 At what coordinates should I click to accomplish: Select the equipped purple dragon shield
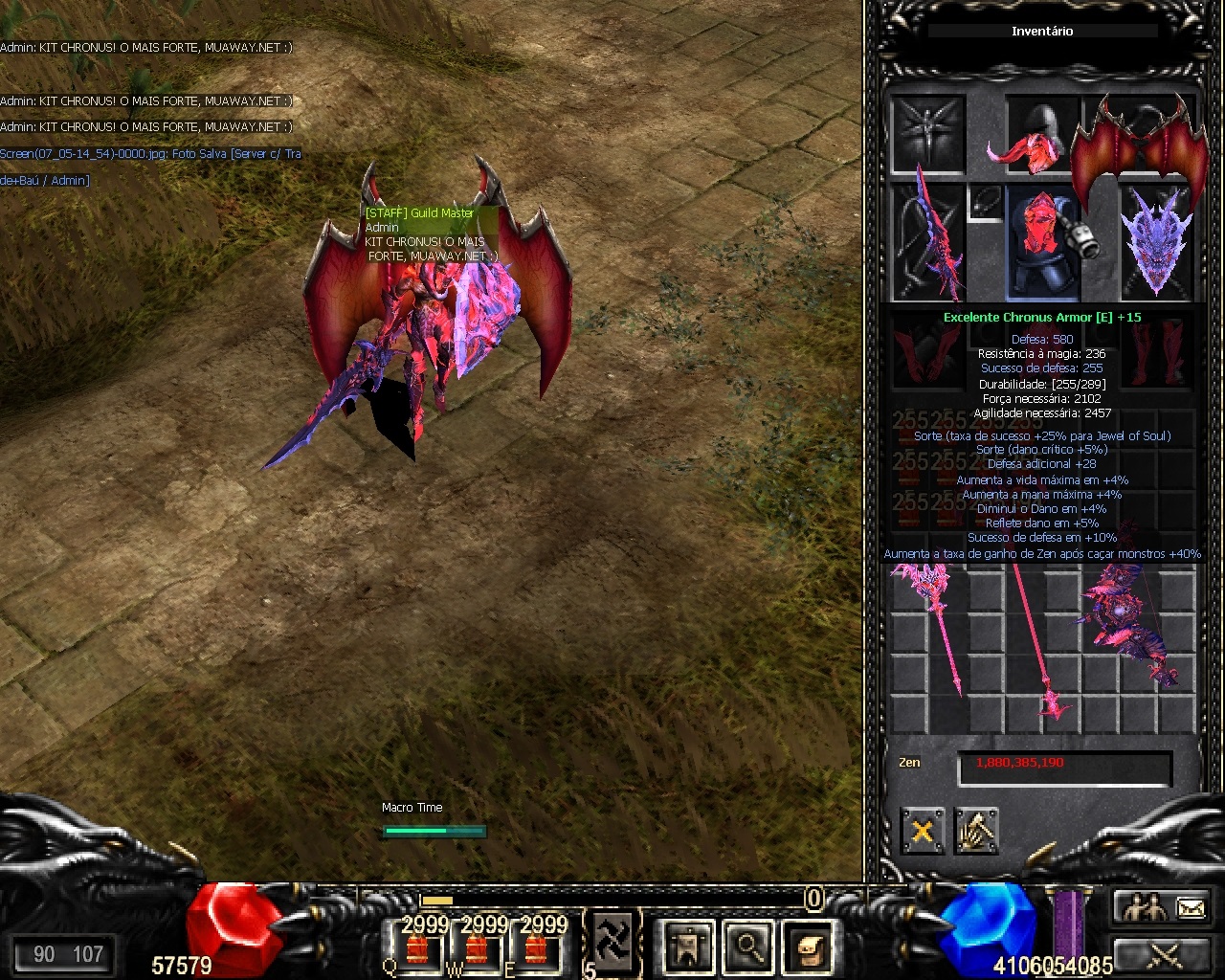pos(1156,241)
